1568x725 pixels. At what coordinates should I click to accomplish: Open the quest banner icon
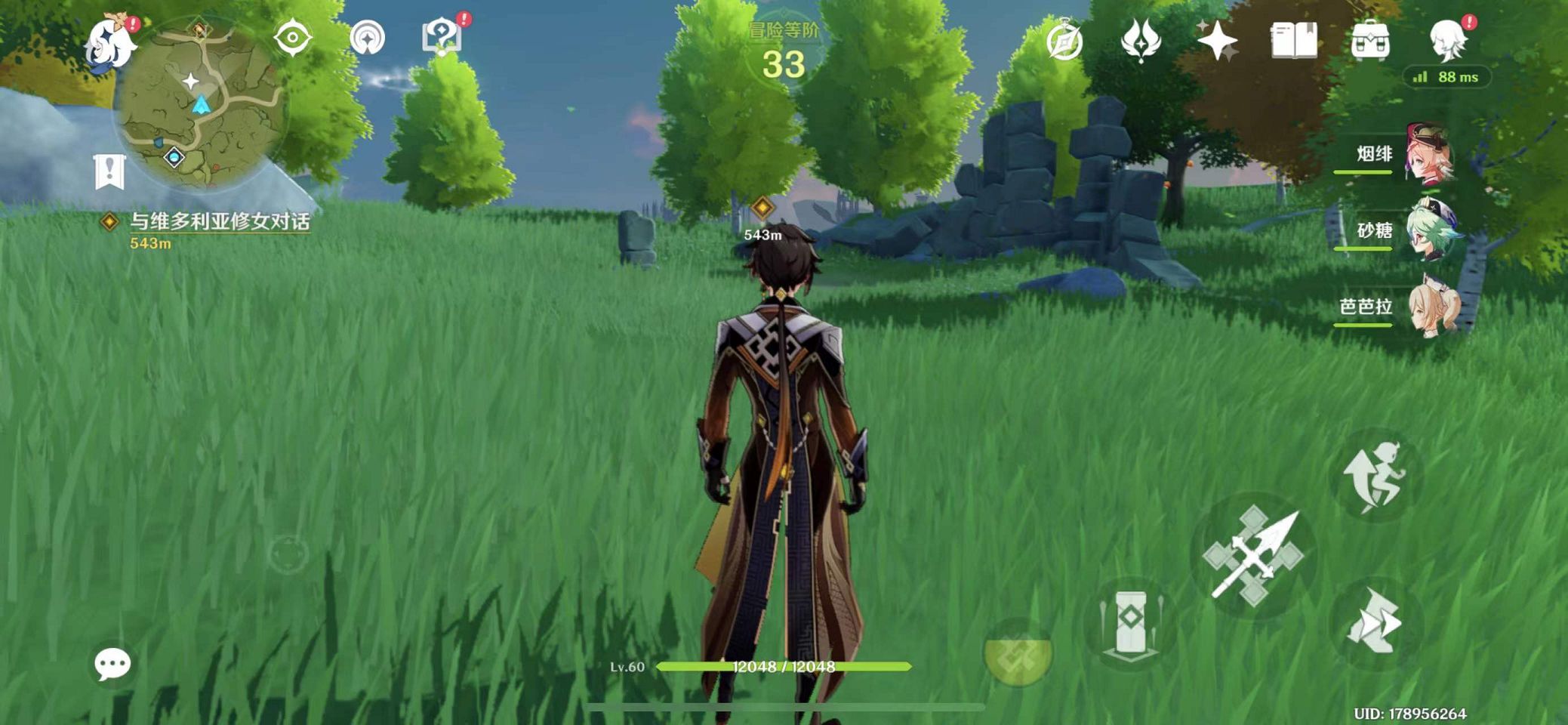109,171
